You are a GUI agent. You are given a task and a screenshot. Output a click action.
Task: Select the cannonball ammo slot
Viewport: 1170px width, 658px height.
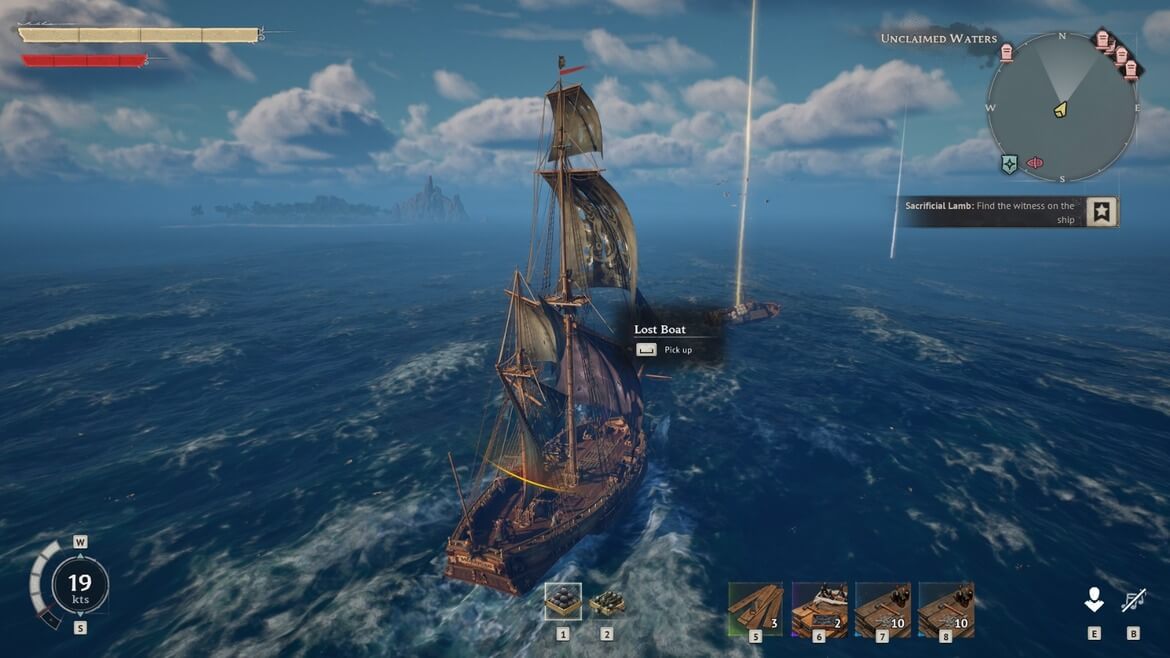point(563,601)
